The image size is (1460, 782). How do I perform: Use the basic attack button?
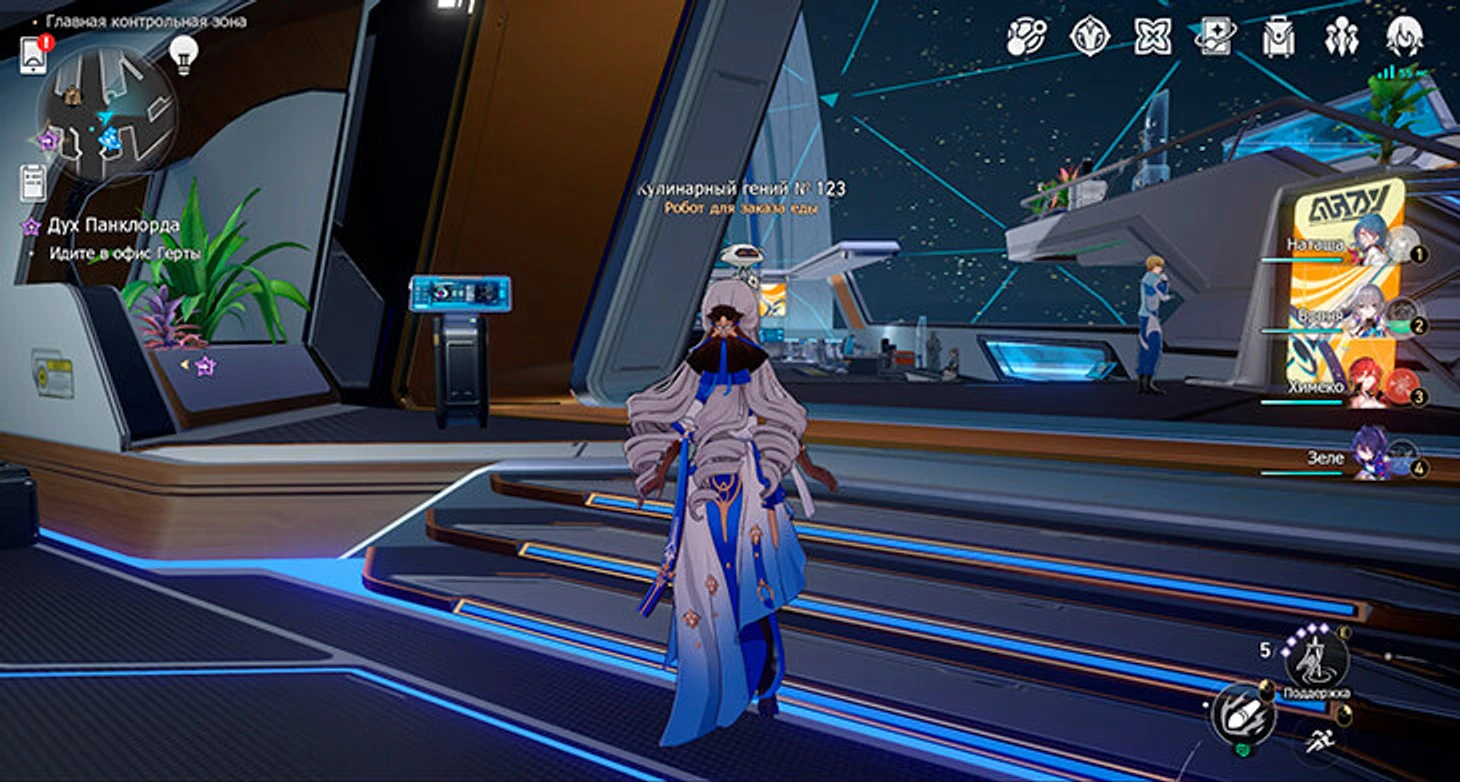pyautogui.click(x=1242, y=715)
